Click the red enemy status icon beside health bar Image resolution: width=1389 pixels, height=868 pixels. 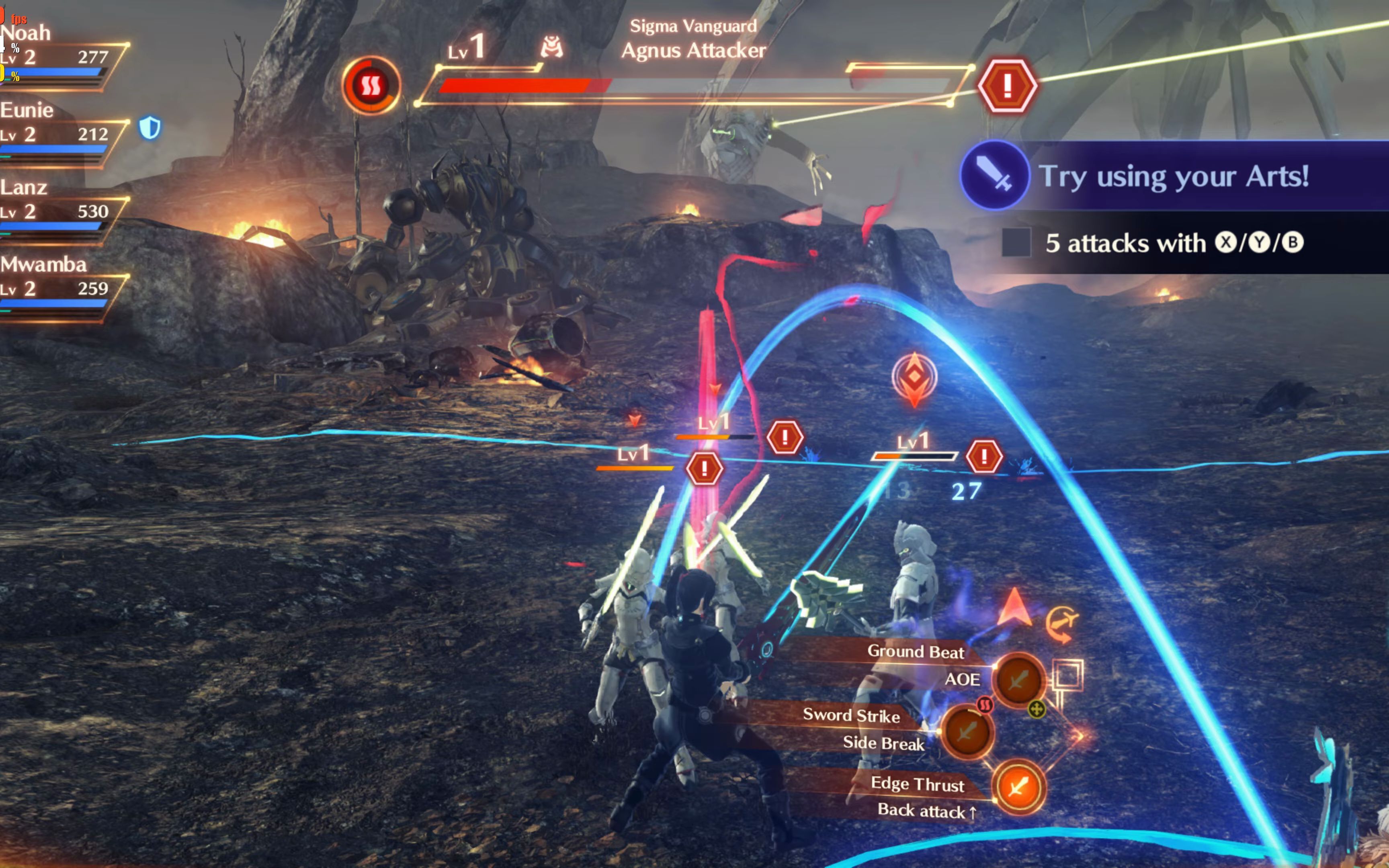(x=370, y=86)
